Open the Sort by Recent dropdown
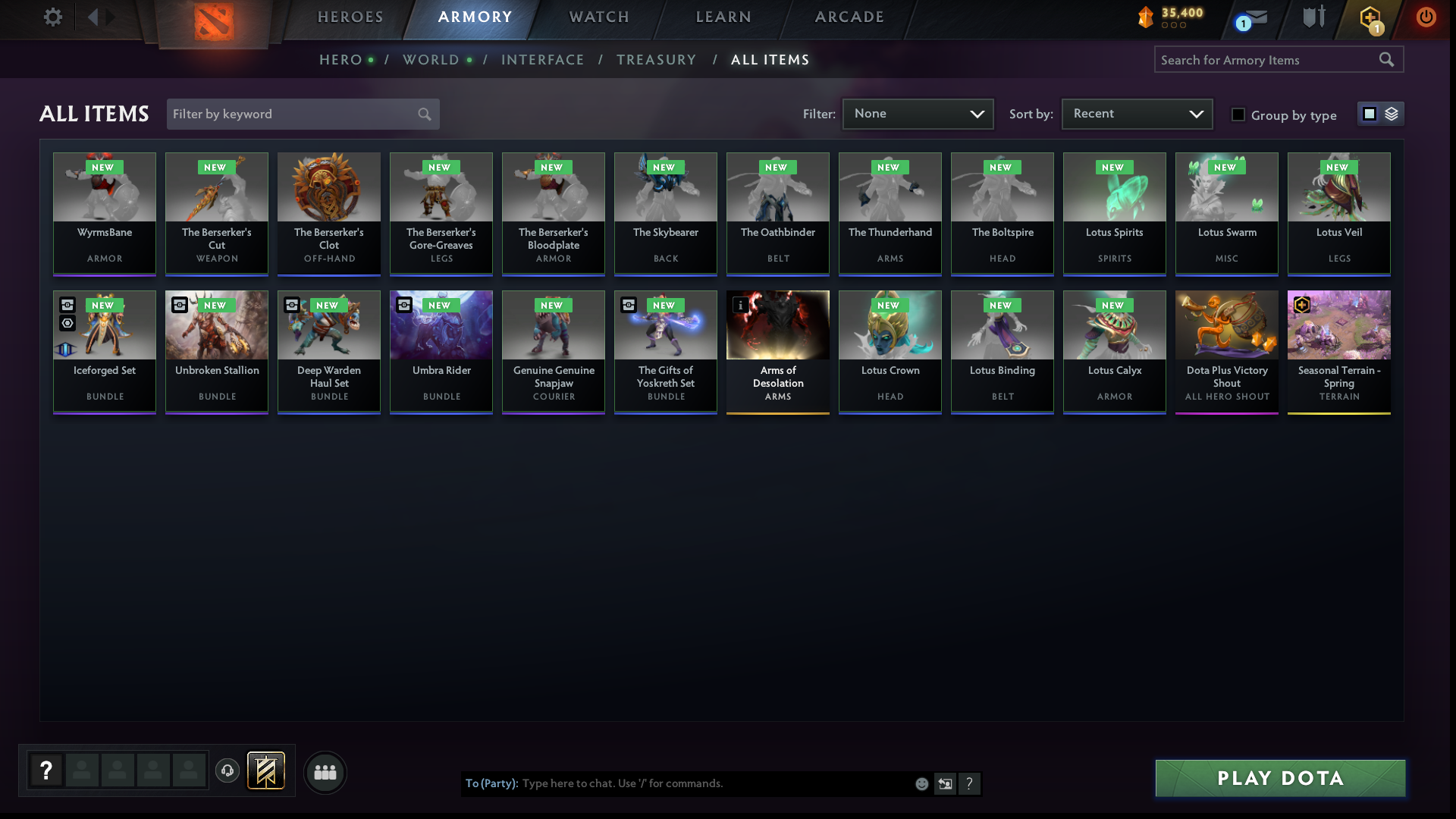 1136,114
